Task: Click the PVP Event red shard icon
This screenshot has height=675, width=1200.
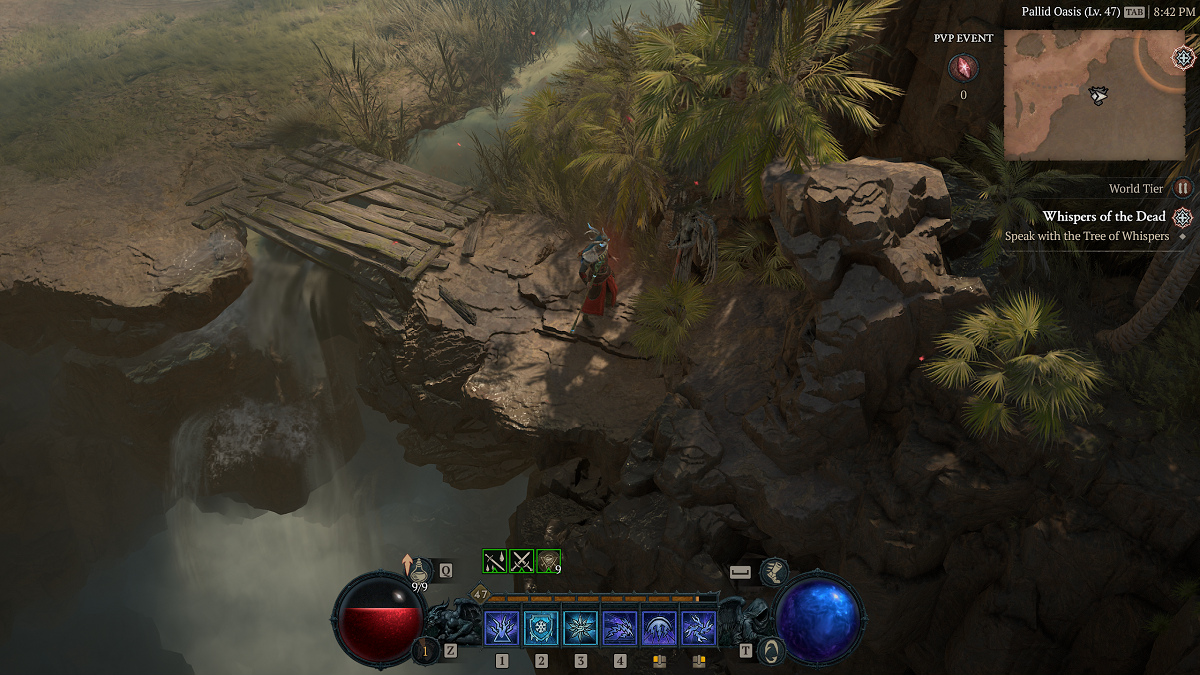Action: (x=963, y=68)
